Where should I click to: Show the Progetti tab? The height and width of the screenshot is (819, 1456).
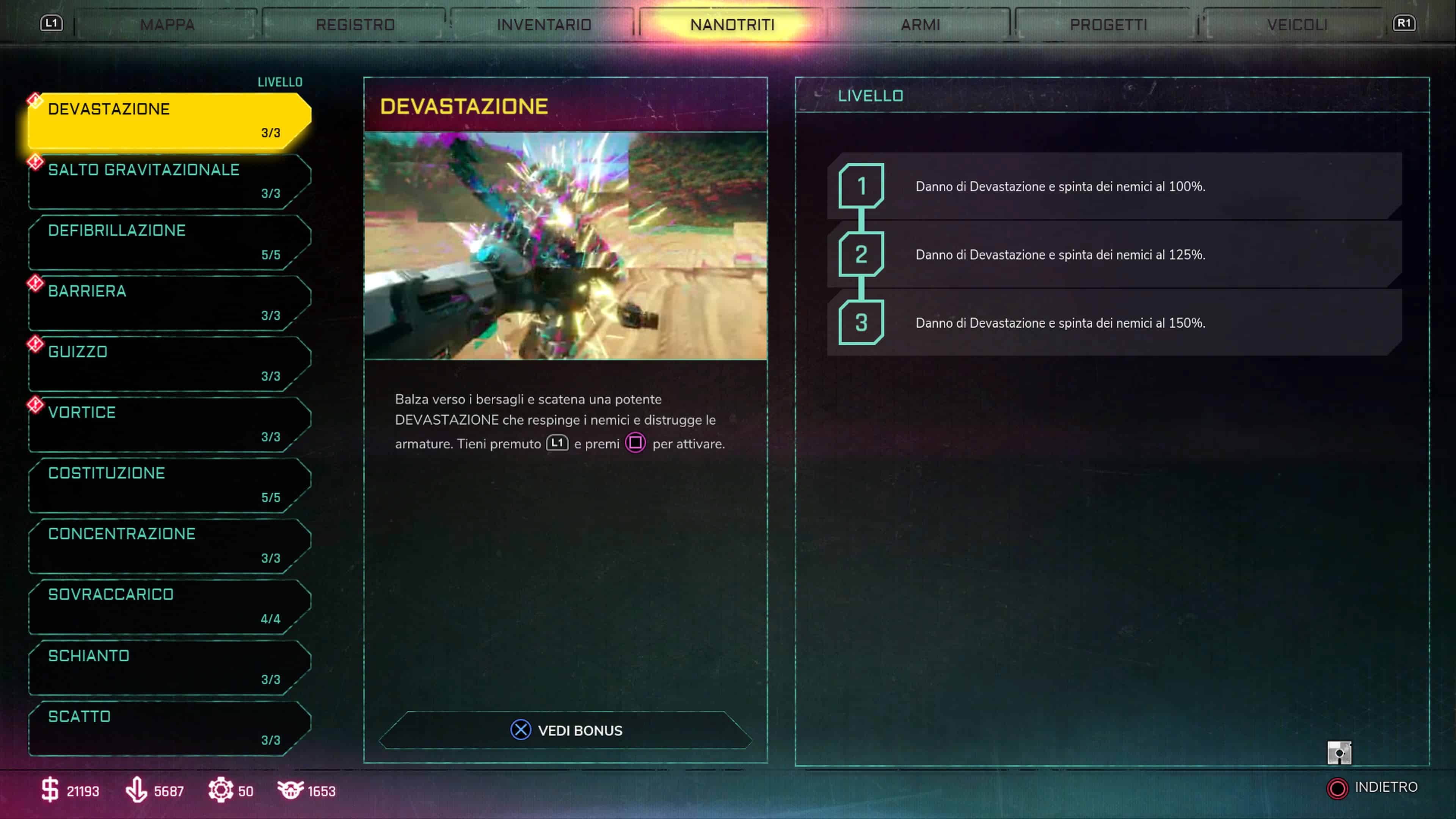[x=1108, y=25]
